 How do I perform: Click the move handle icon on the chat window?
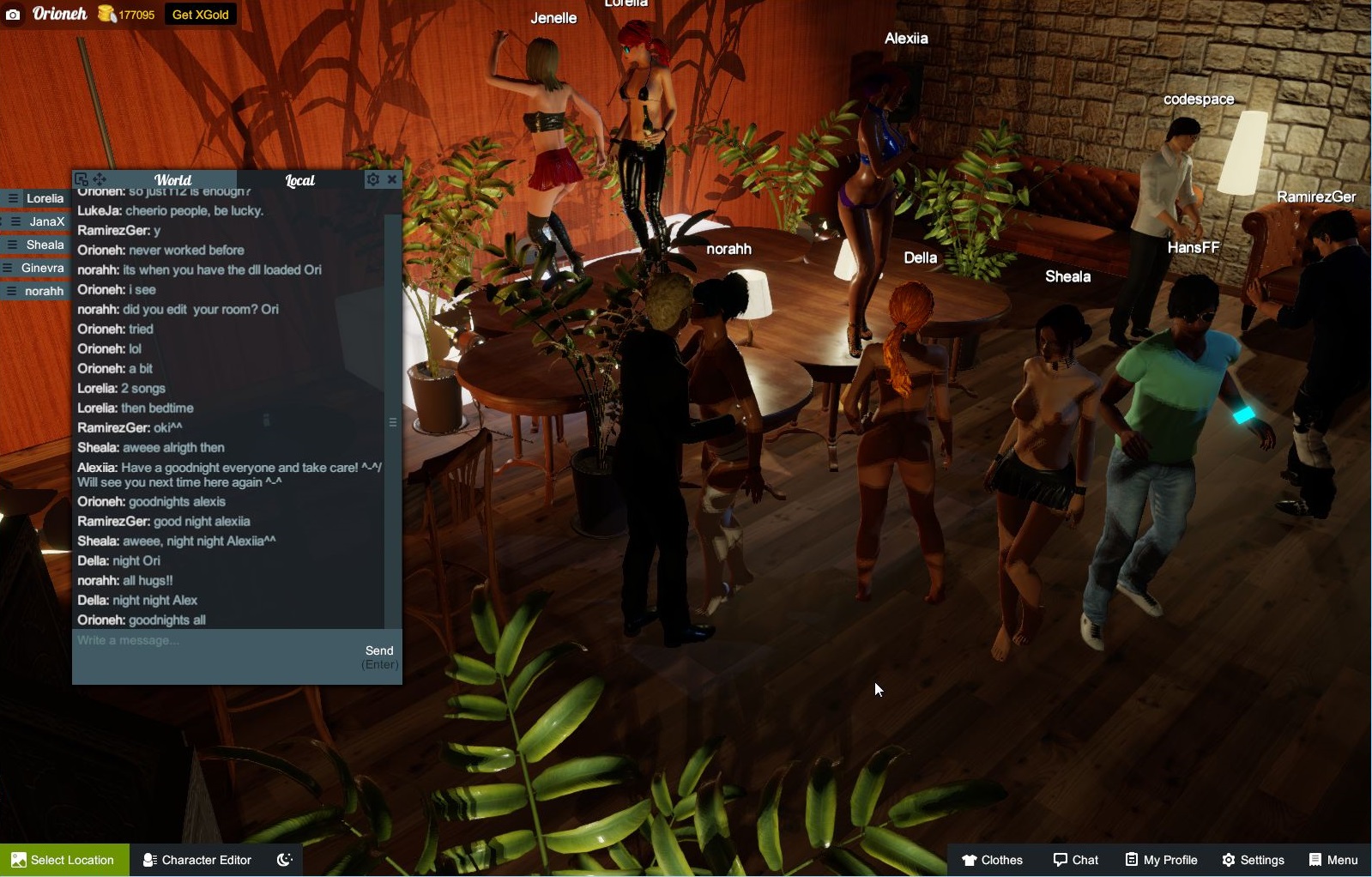pos(100,179)
